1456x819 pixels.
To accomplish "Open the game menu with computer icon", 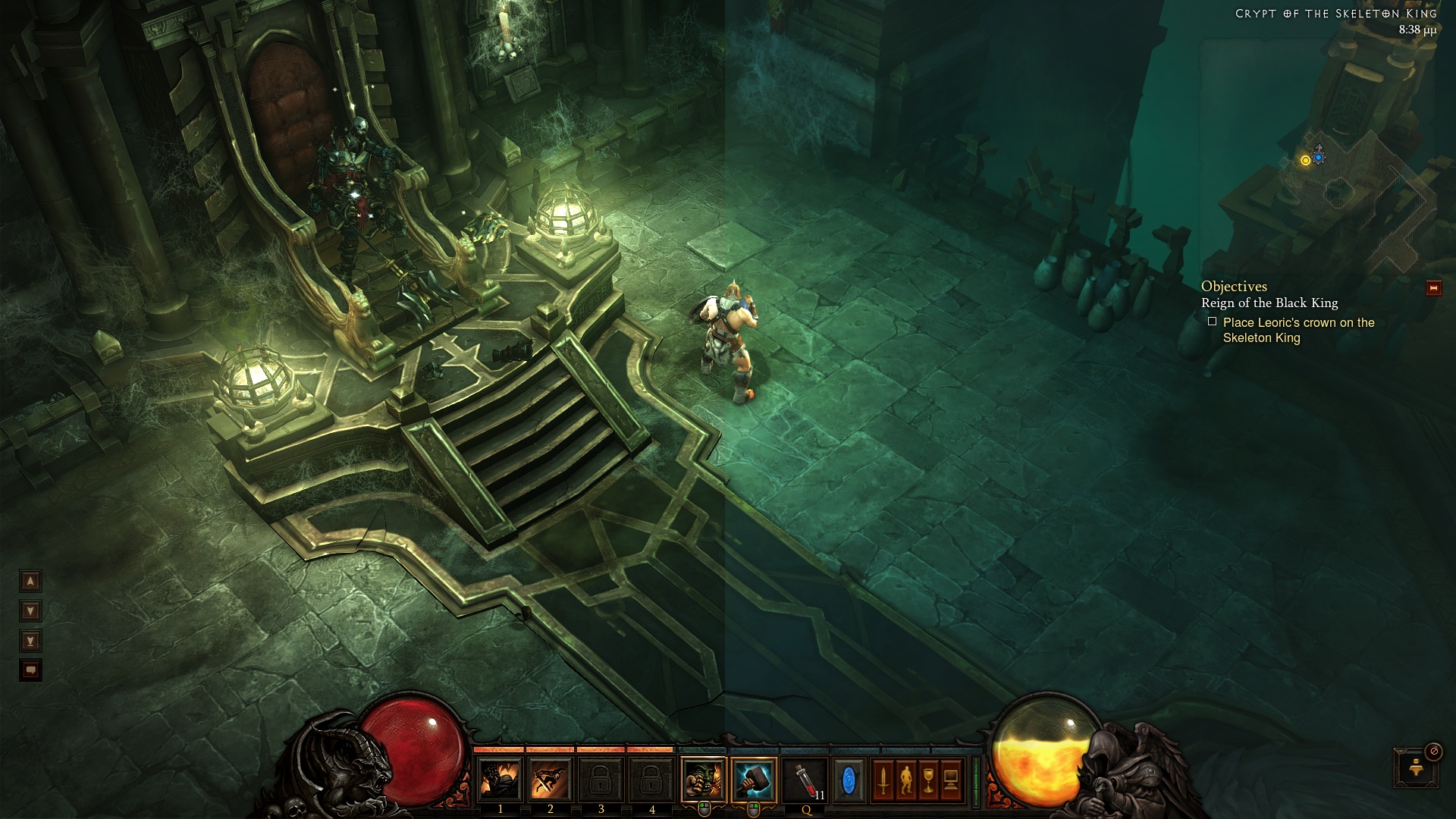I will click(x=951, y=780).
